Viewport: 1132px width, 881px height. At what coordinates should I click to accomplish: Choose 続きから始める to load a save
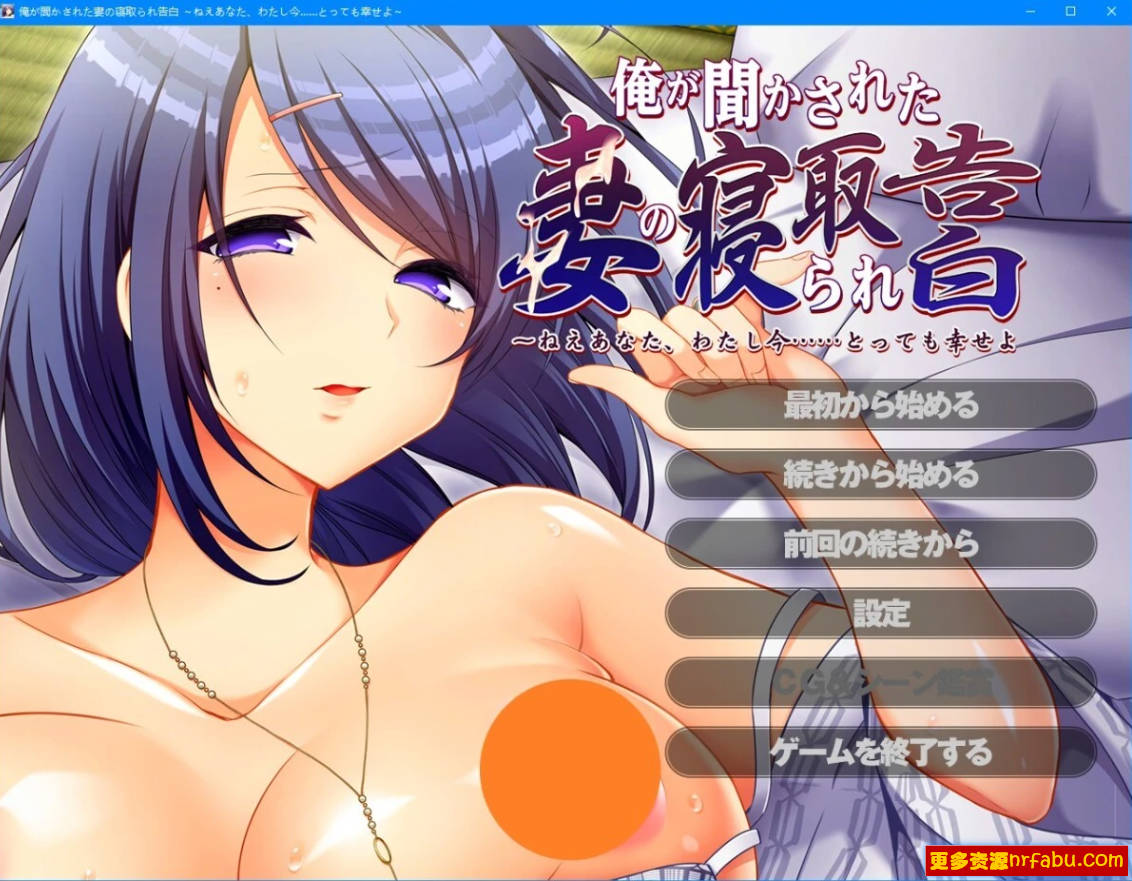[881, 475]
